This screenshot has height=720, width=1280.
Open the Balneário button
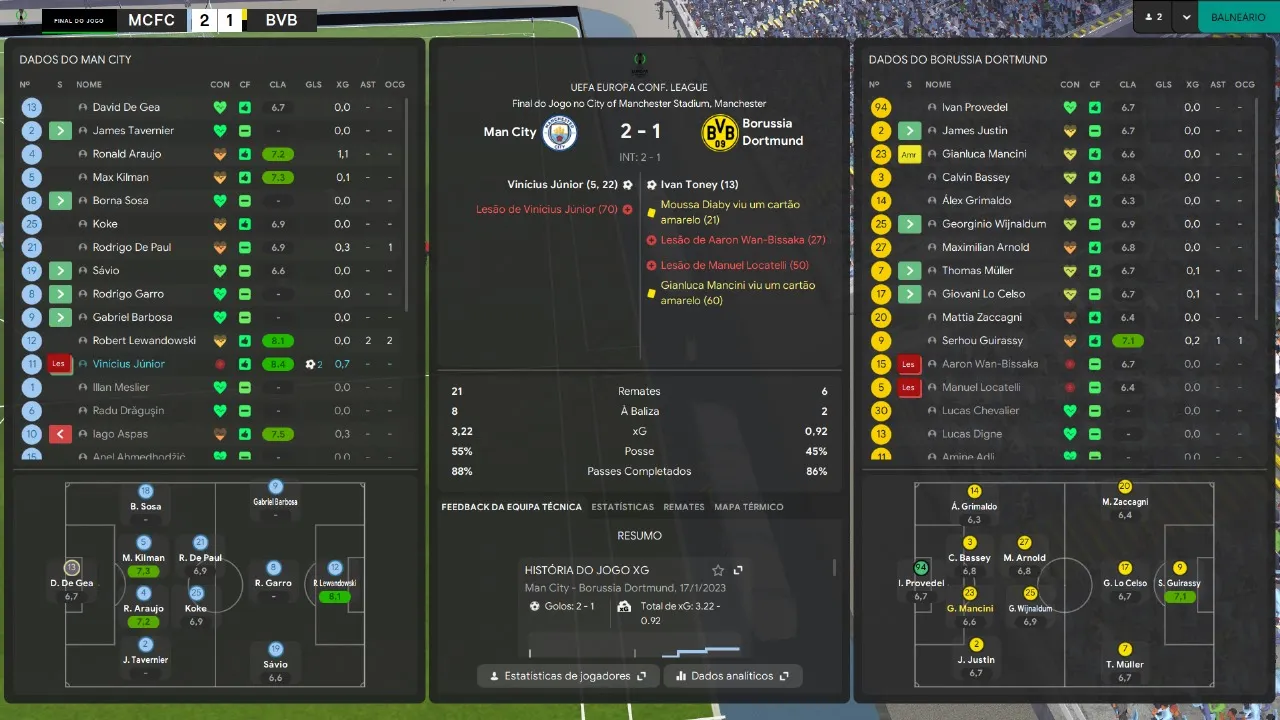click(1238, 17)
